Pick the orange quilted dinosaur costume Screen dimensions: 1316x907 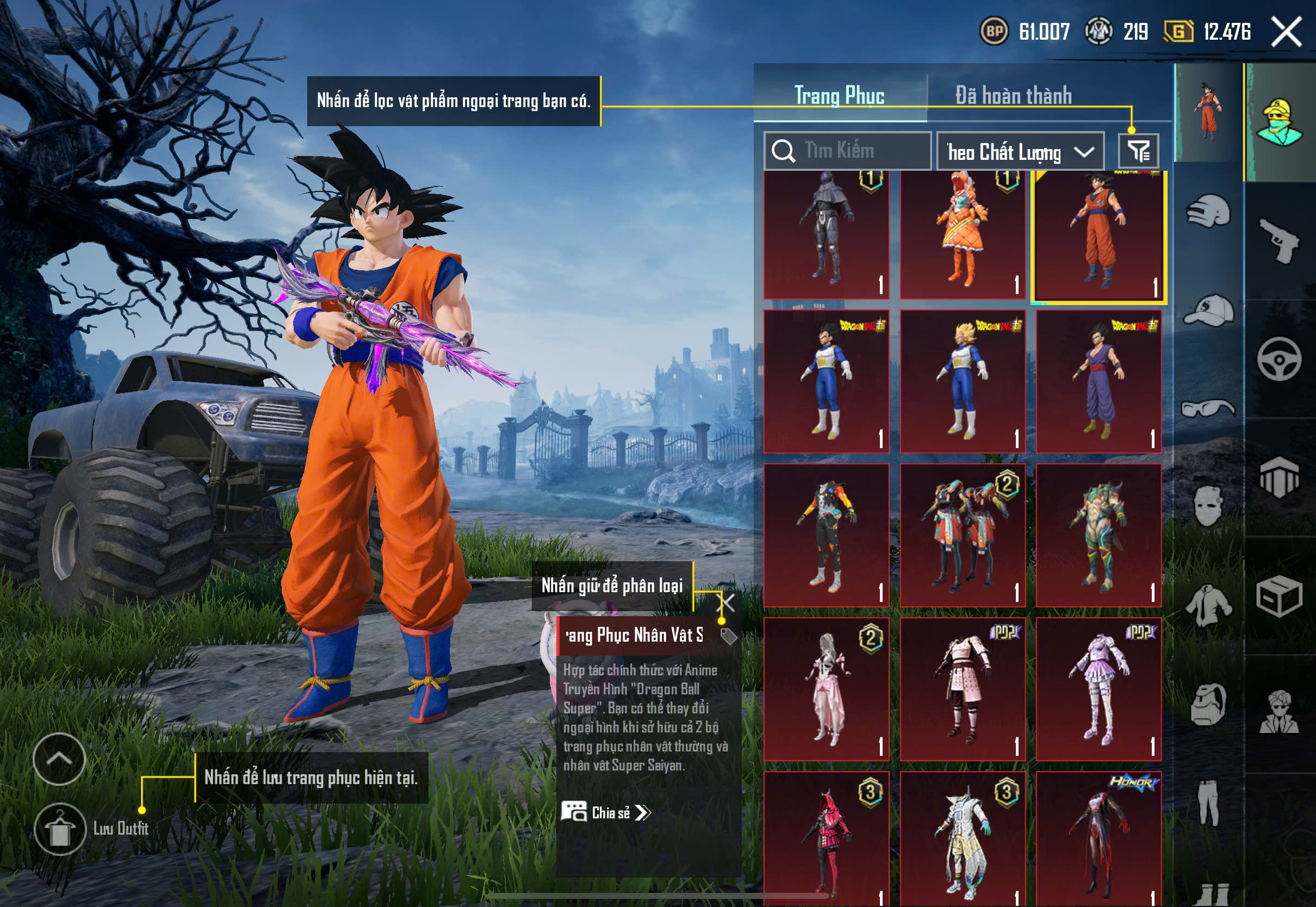[x=963, y=234]
